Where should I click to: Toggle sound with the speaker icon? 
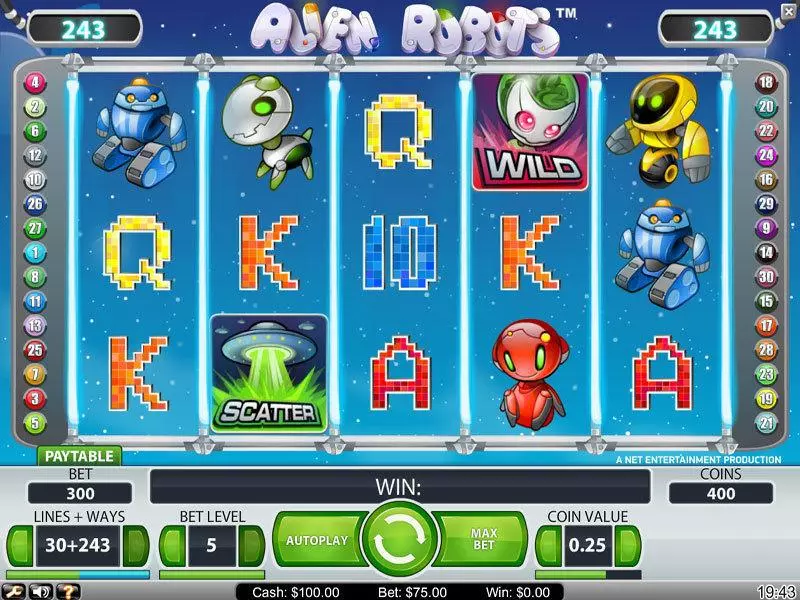coord(39,592)
